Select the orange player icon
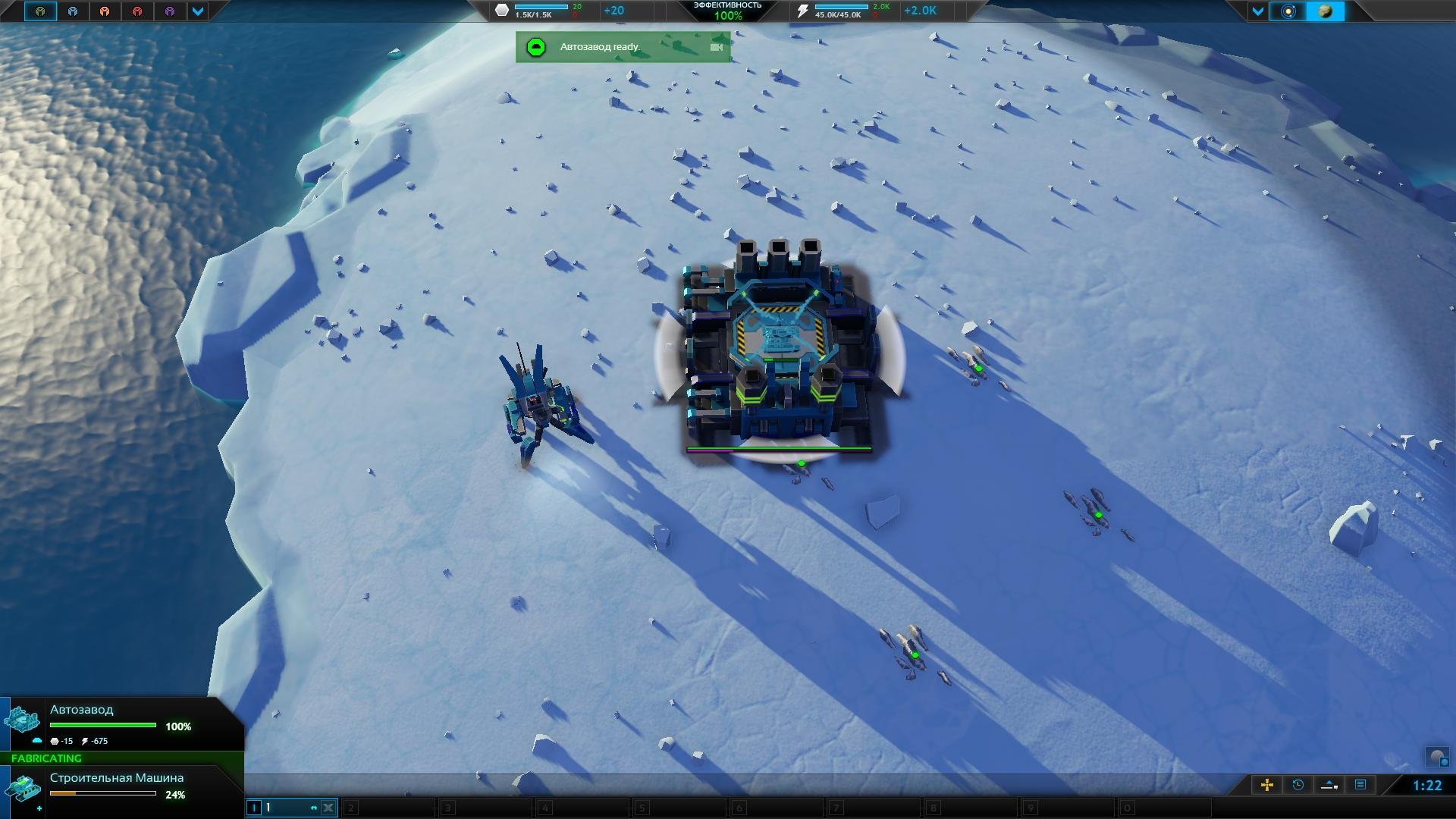The width and height of the screenshot is (1456, 819). (x=105, y=11)
